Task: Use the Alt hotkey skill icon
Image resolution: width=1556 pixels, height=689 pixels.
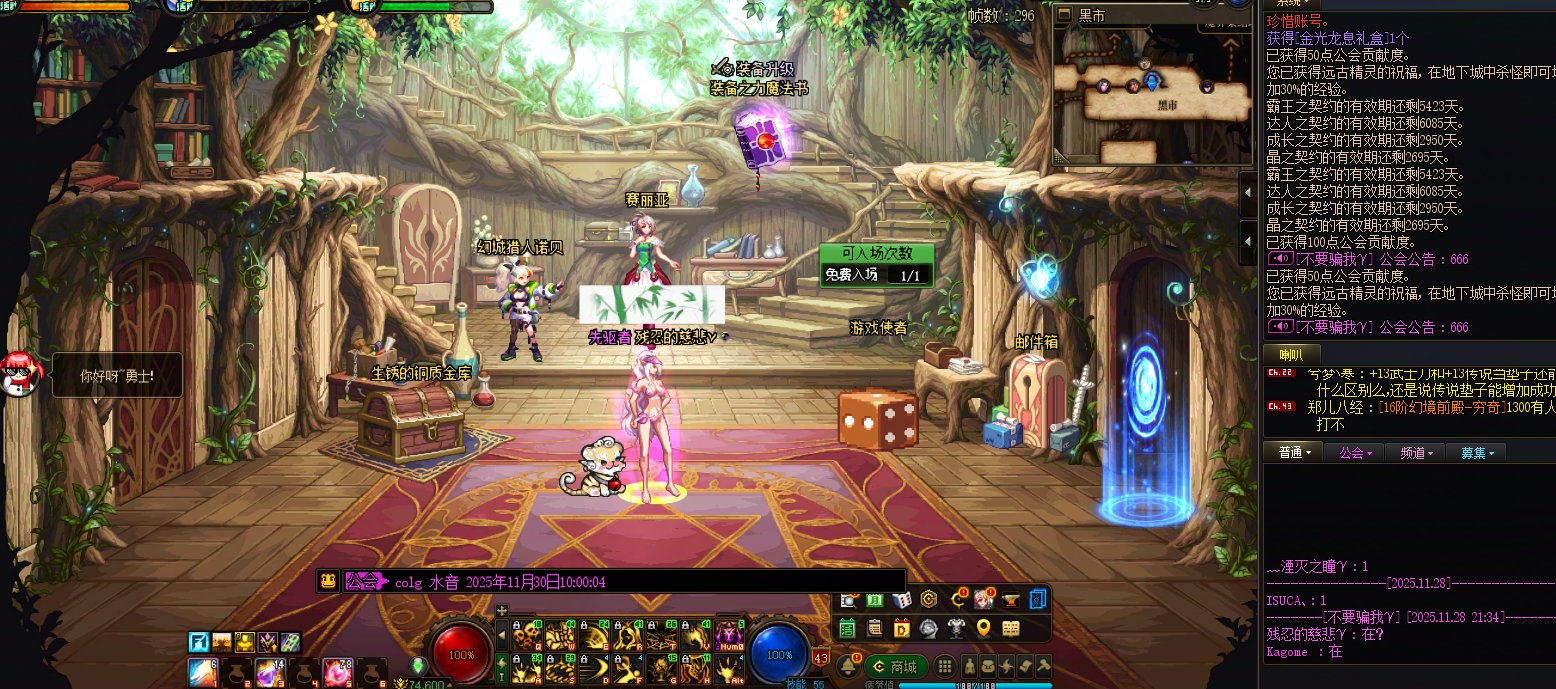Action: coord(729,668)
